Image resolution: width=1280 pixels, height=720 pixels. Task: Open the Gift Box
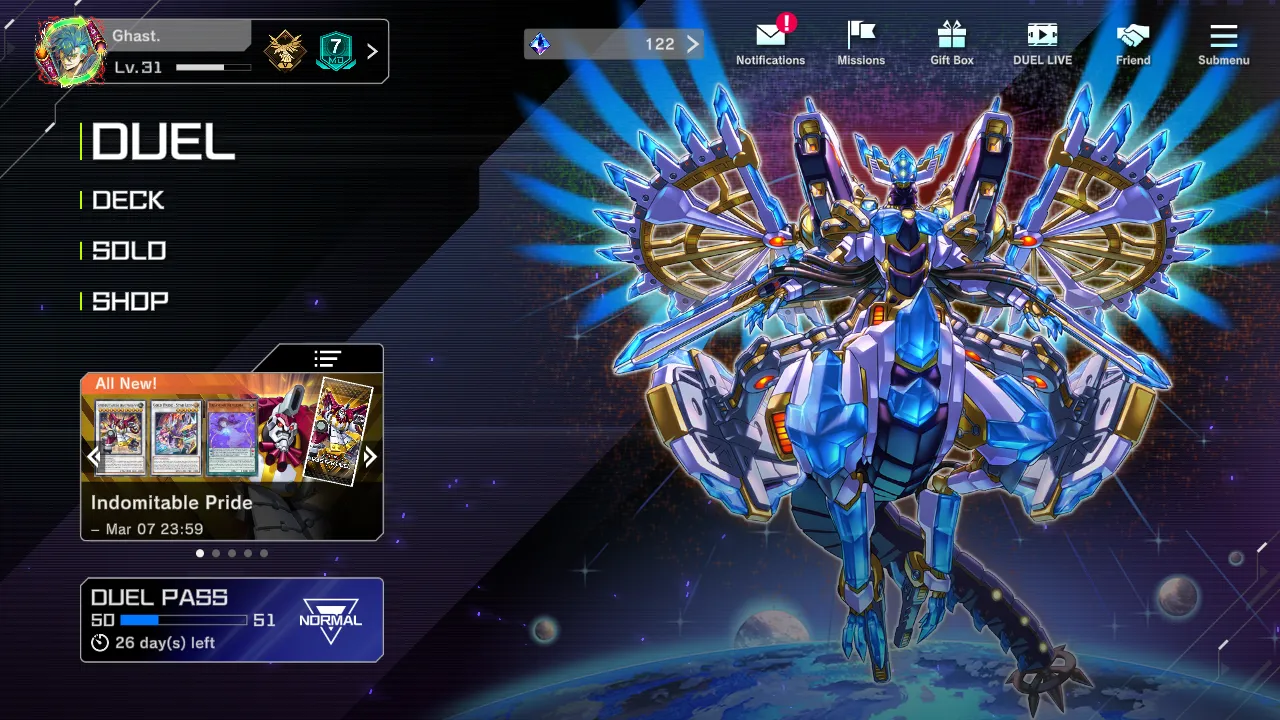pos(951,44)
